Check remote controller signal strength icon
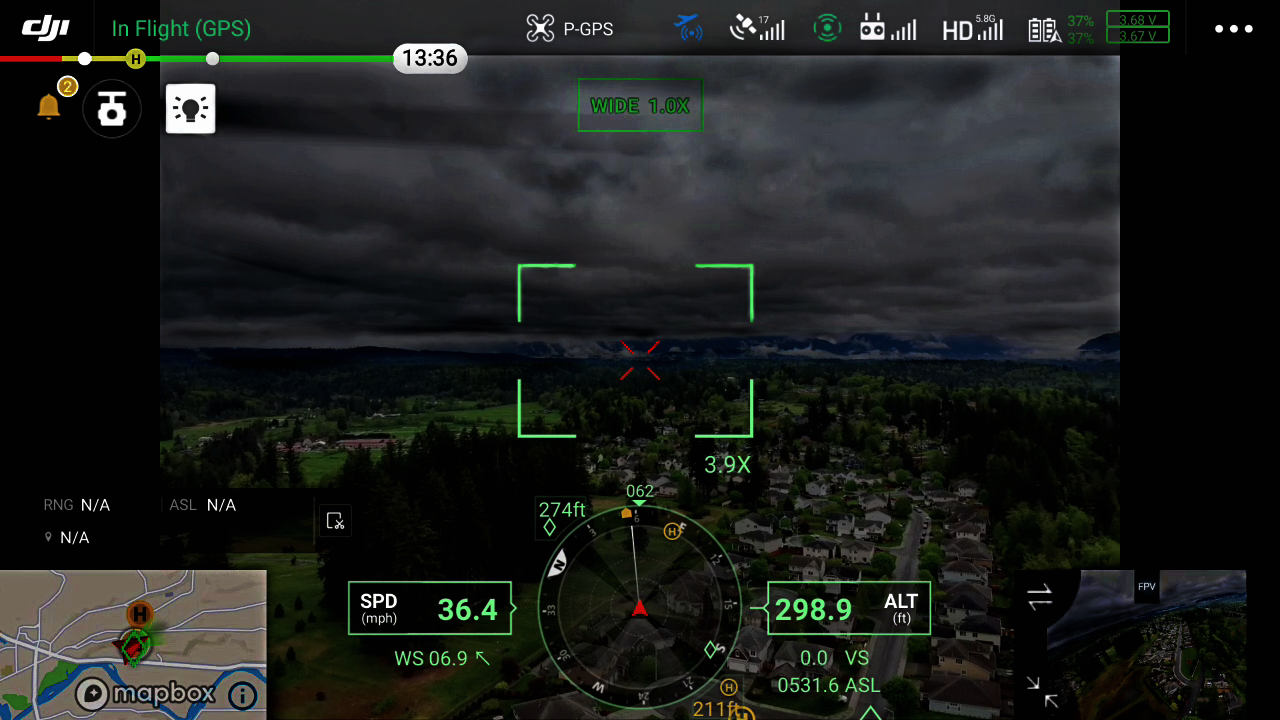This screenshot has height=720, width=1280. 887,29
